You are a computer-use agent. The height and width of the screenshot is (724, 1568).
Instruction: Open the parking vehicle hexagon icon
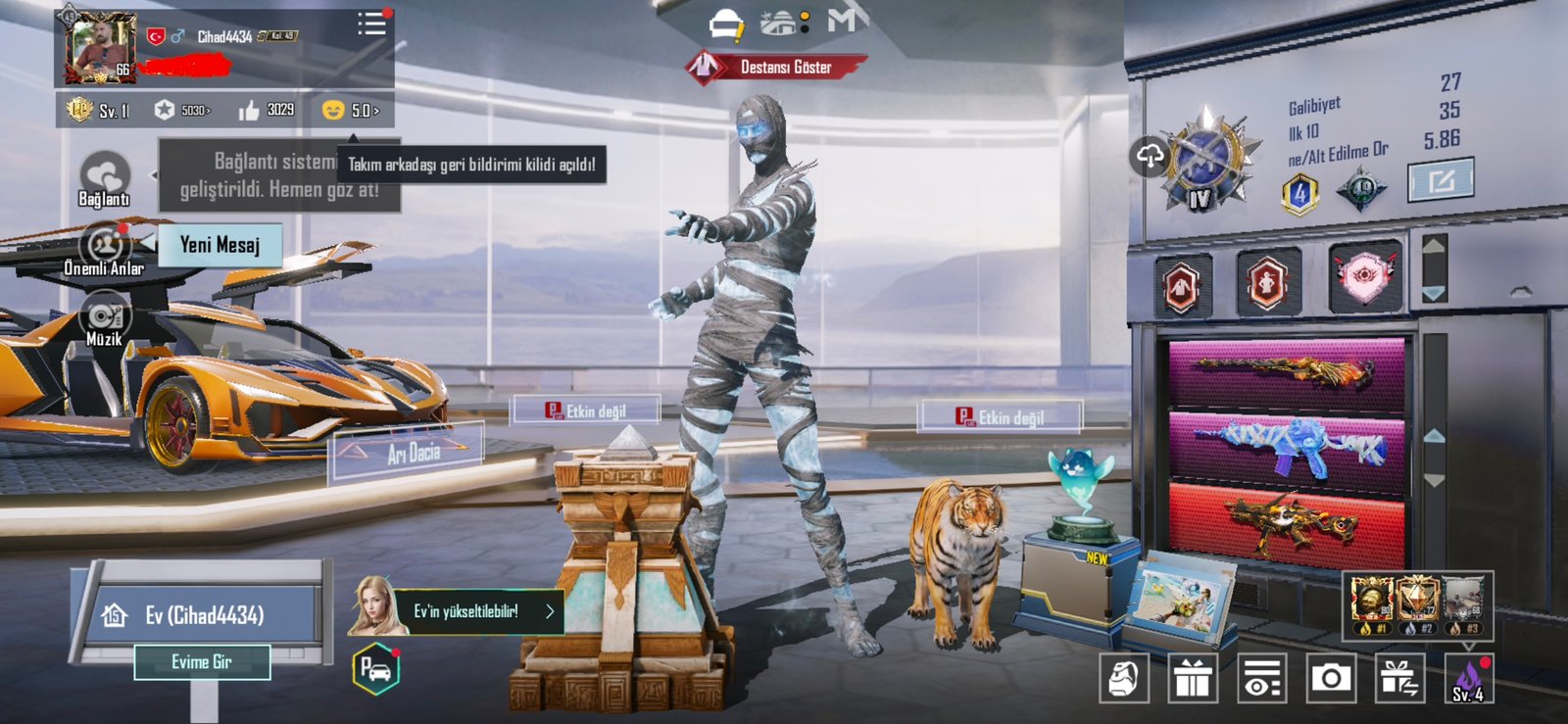point(376,670)
